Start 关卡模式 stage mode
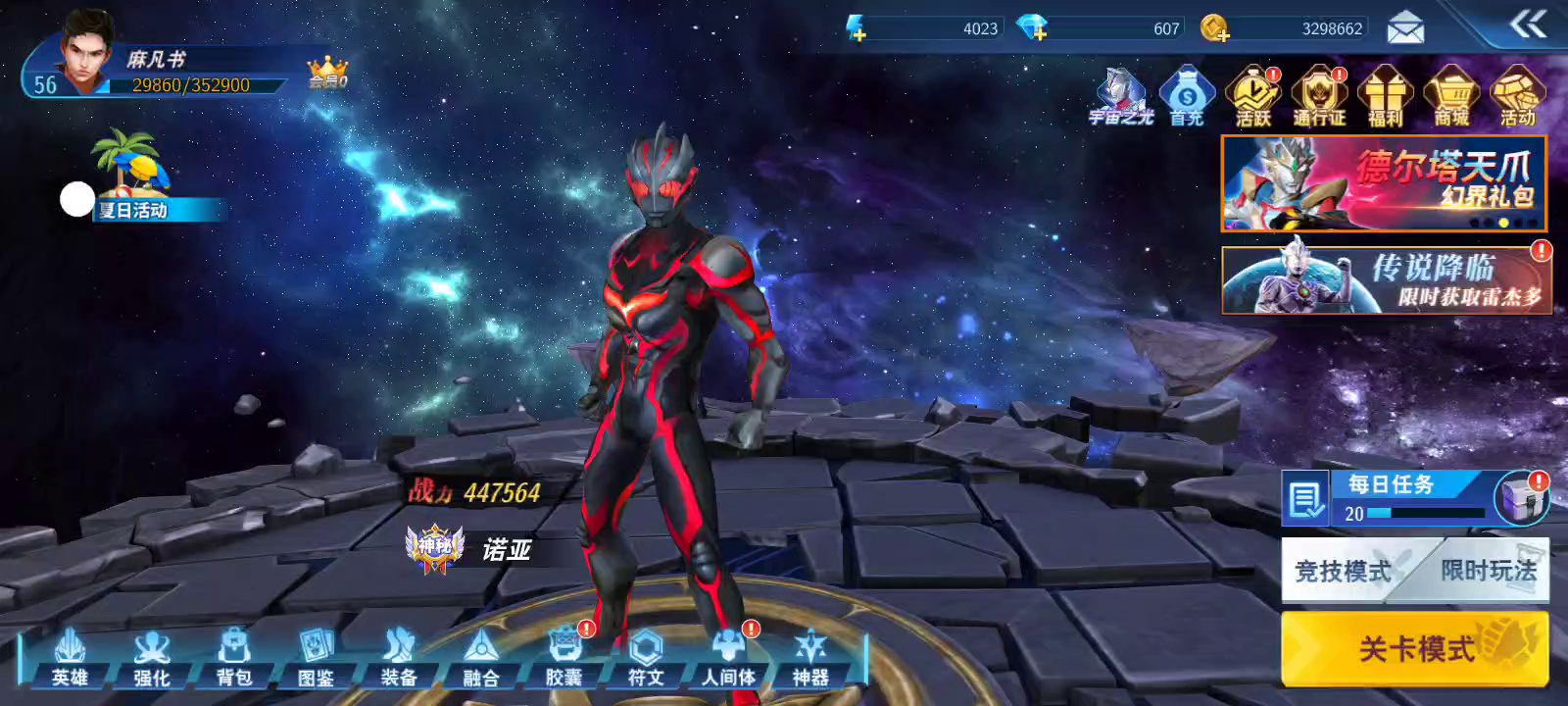The height and width of the screenshot is (706, 1568). point(1414,648)
